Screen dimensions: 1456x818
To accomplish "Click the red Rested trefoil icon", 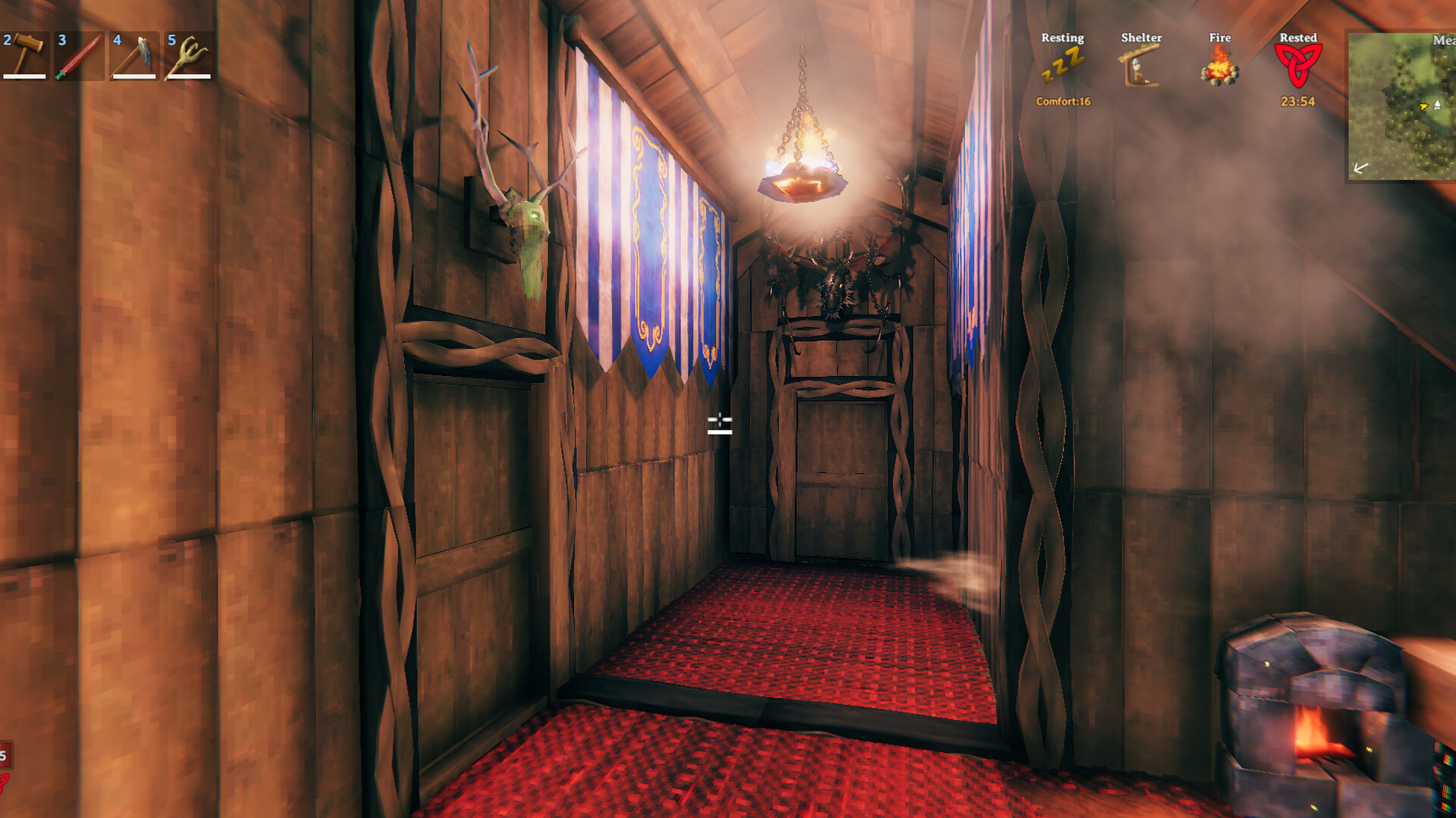I will coord(1298,64).
